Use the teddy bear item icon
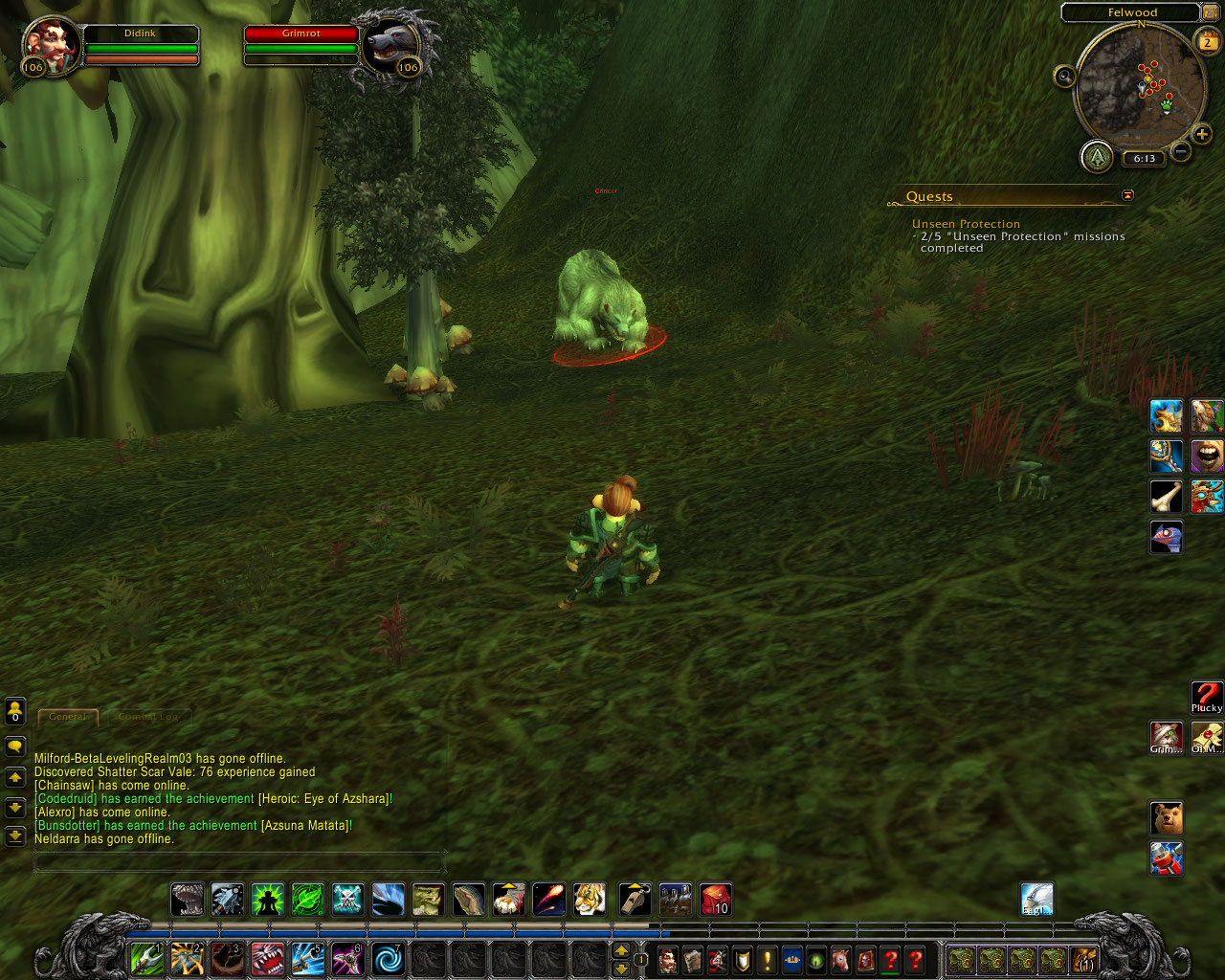The width and height of the screenshot is (1225, 980). coord(1166,818)
